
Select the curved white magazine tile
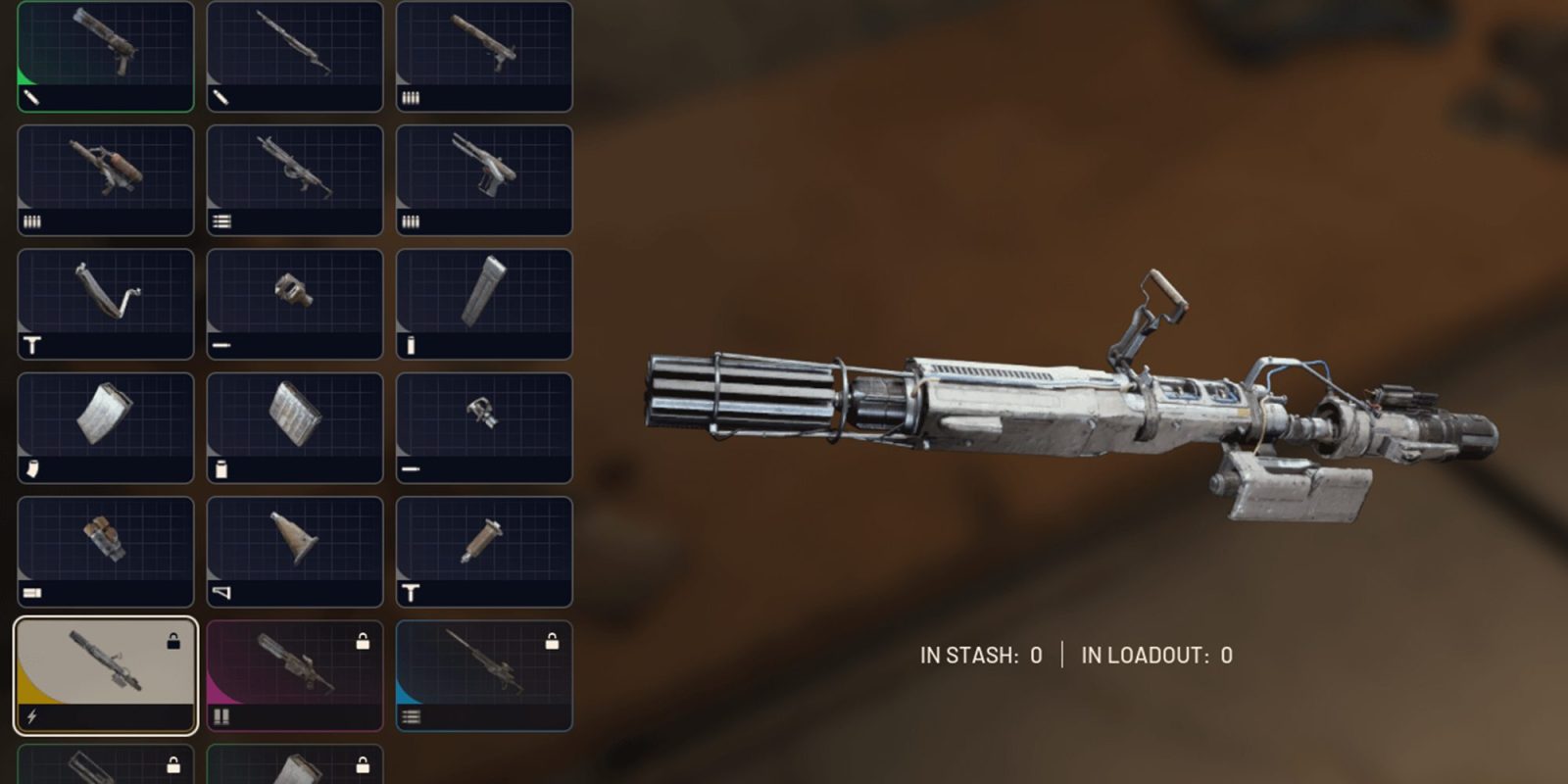(x=106, y=427)
